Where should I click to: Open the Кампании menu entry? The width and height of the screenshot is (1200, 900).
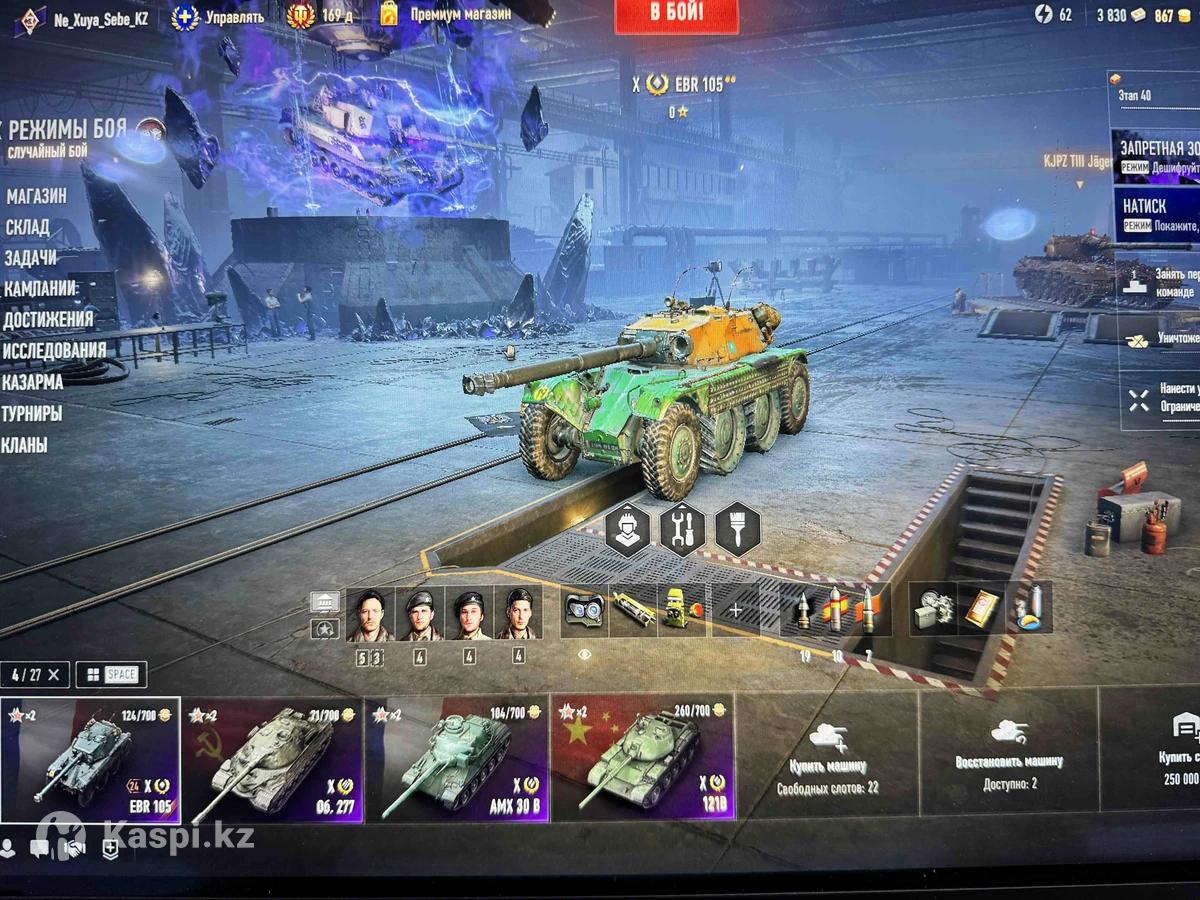click(x=40, y=289)
